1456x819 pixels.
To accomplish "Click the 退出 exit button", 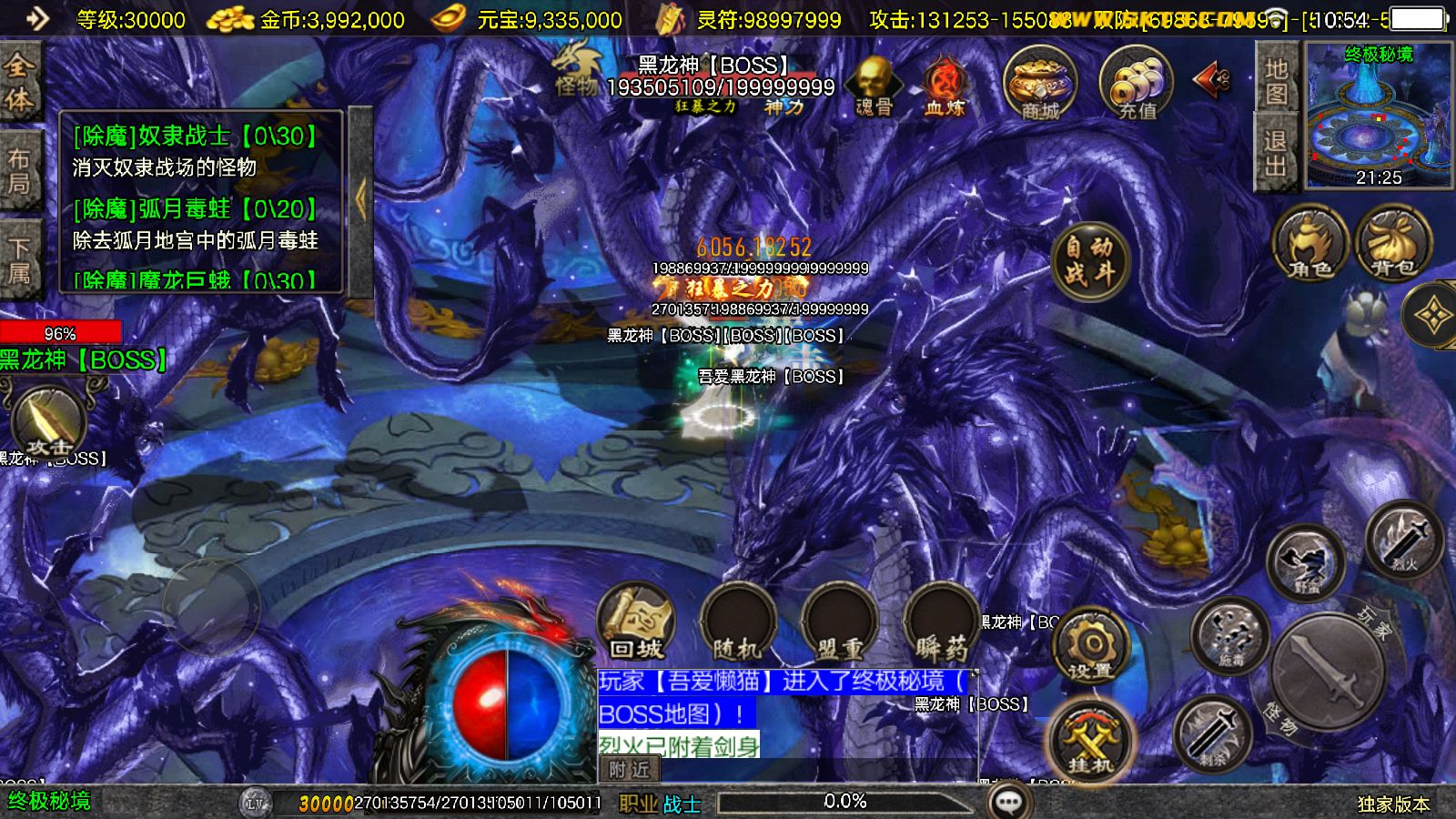I will 1276,153.
